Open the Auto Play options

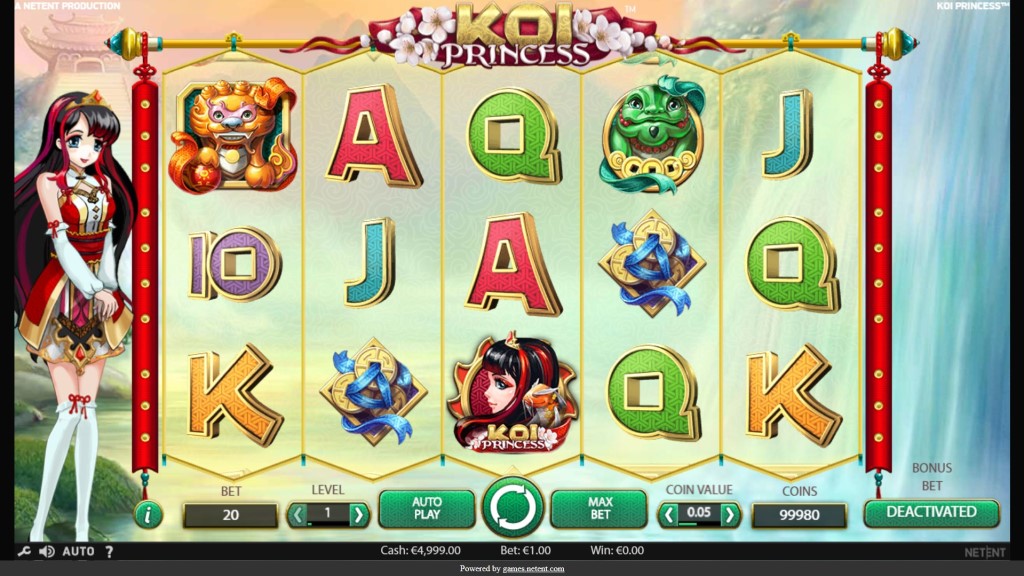coord(427,509)
